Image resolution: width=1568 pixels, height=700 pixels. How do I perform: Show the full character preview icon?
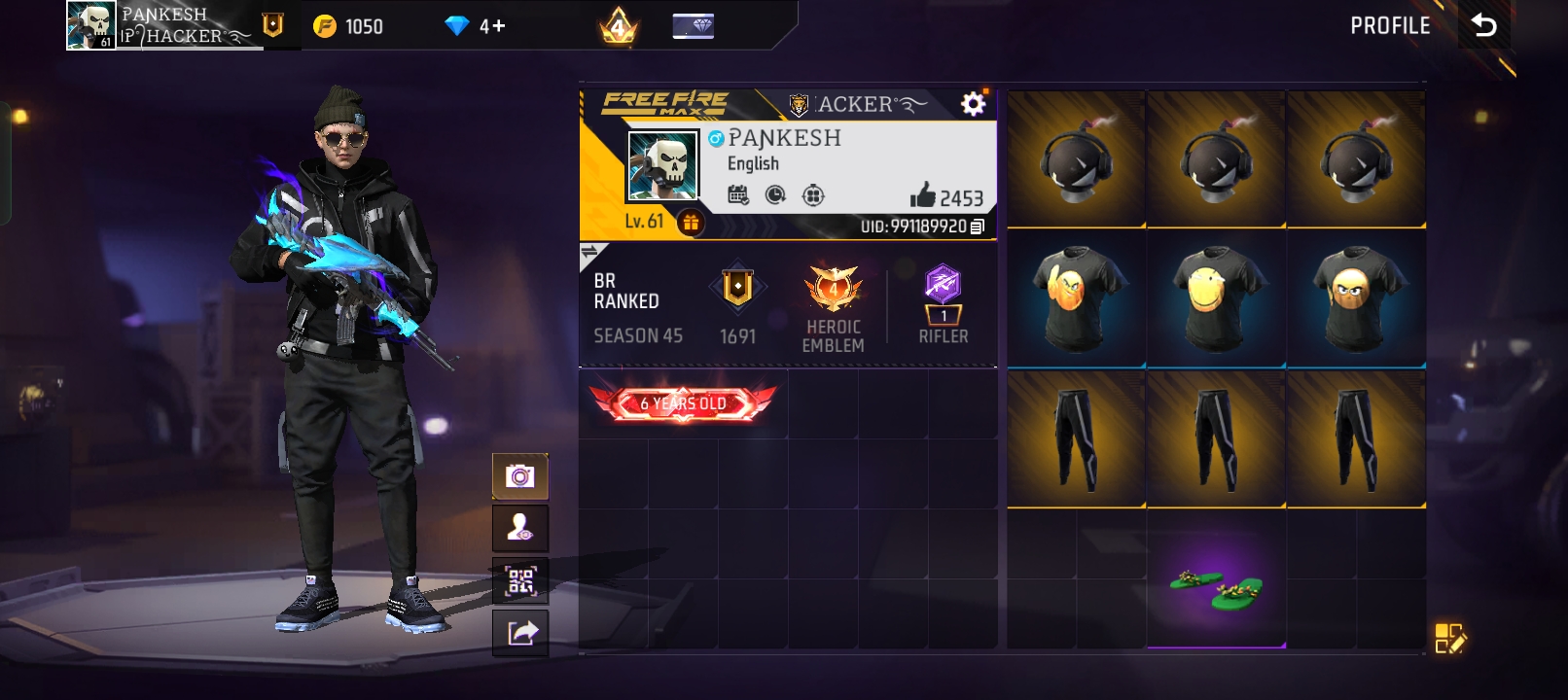(x=520, y=529)
